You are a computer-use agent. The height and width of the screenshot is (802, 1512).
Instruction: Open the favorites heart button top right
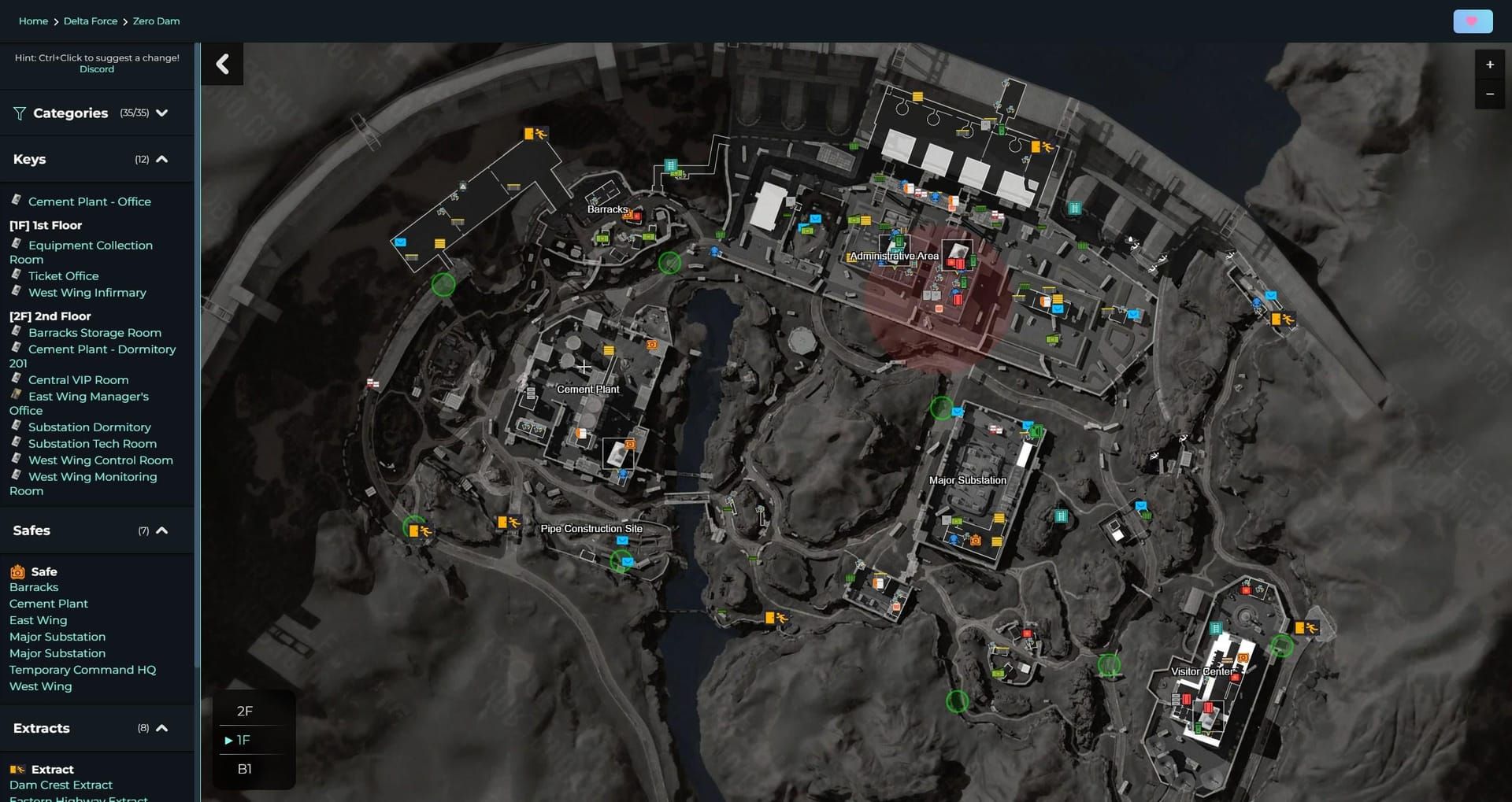tap(1471, 20)
